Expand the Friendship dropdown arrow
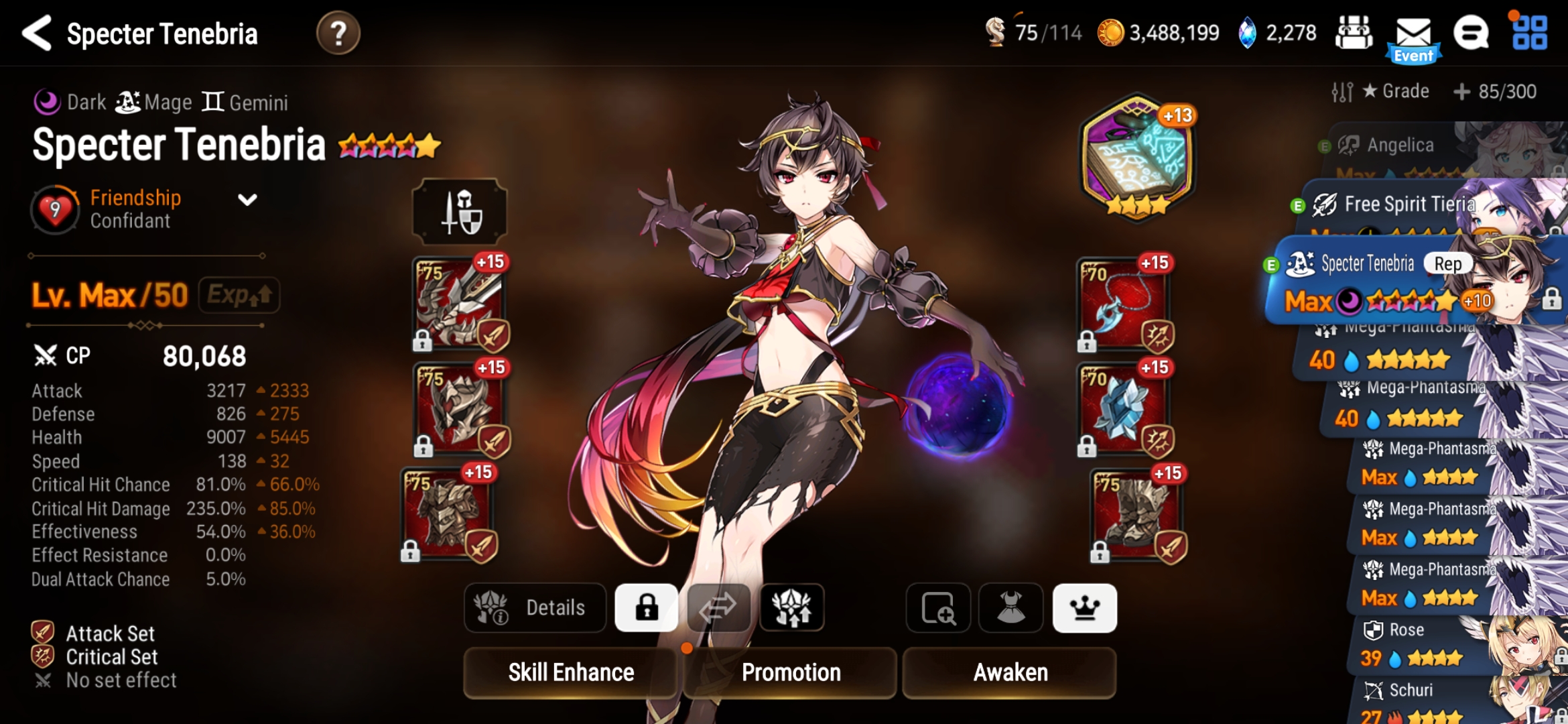This screenshot has width=1568, height=724. (247, 200)
